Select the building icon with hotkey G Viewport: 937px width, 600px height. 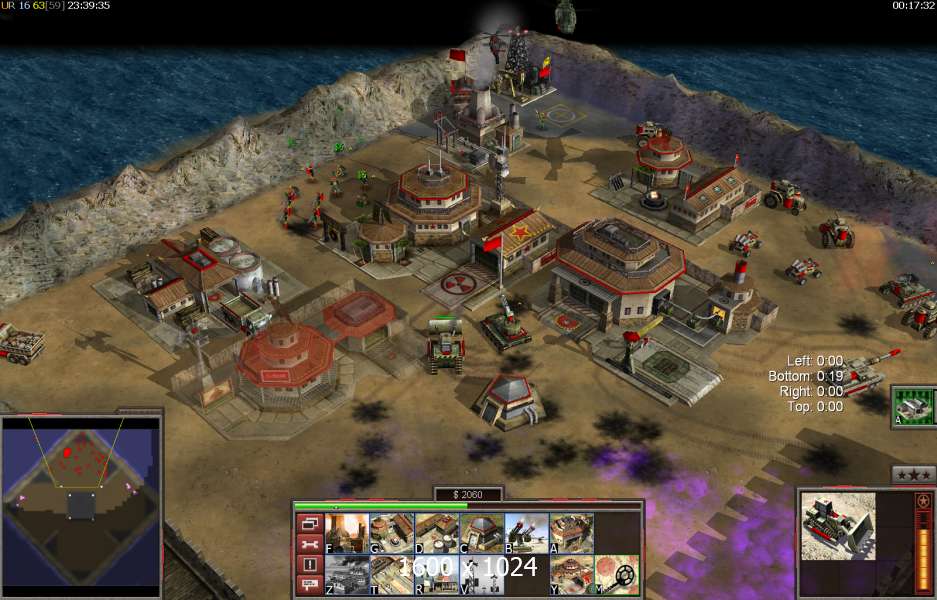(391, 533)
